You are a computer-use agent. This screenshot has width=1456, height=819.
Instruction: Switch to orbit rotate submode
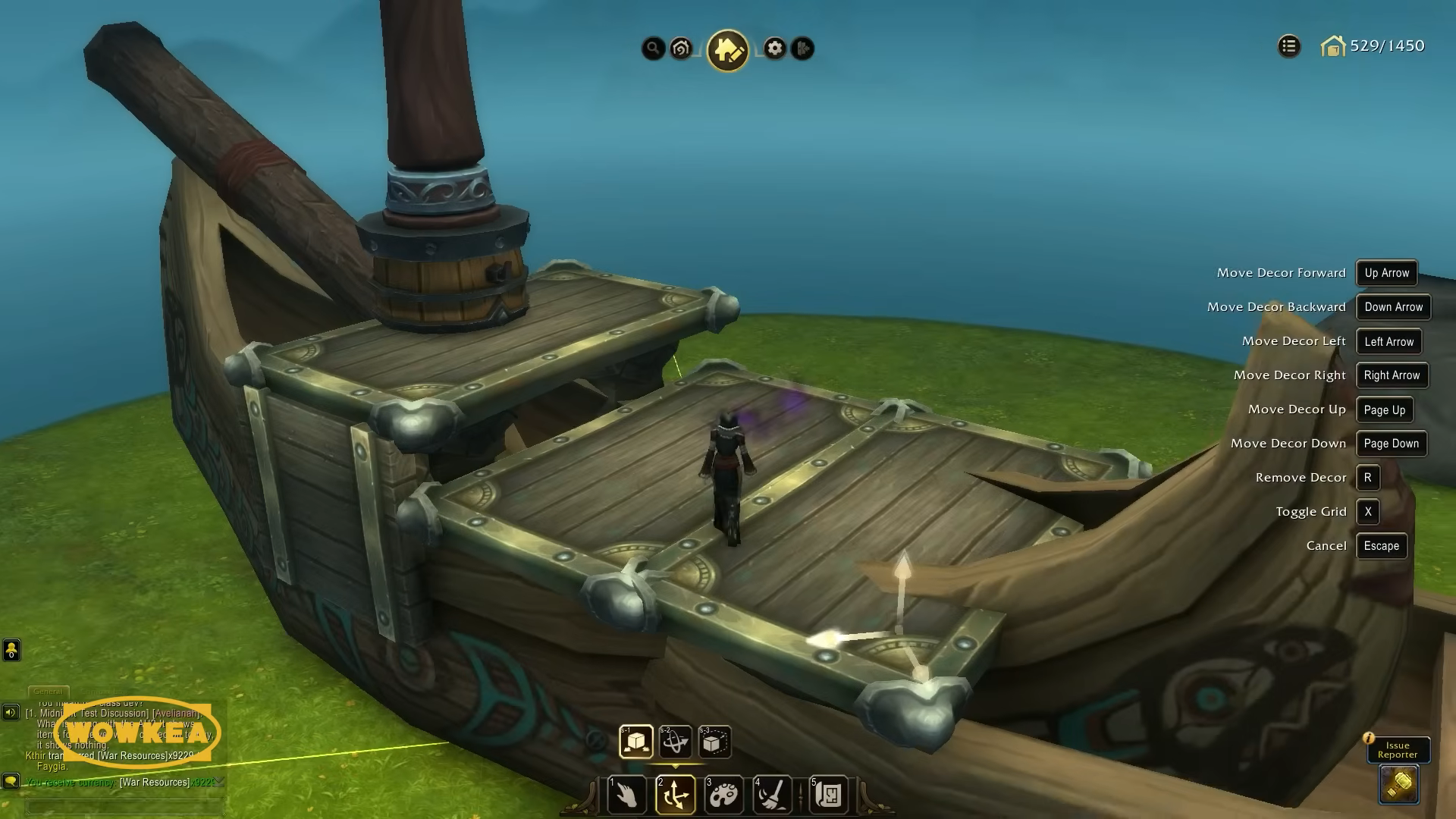[675, 742]
